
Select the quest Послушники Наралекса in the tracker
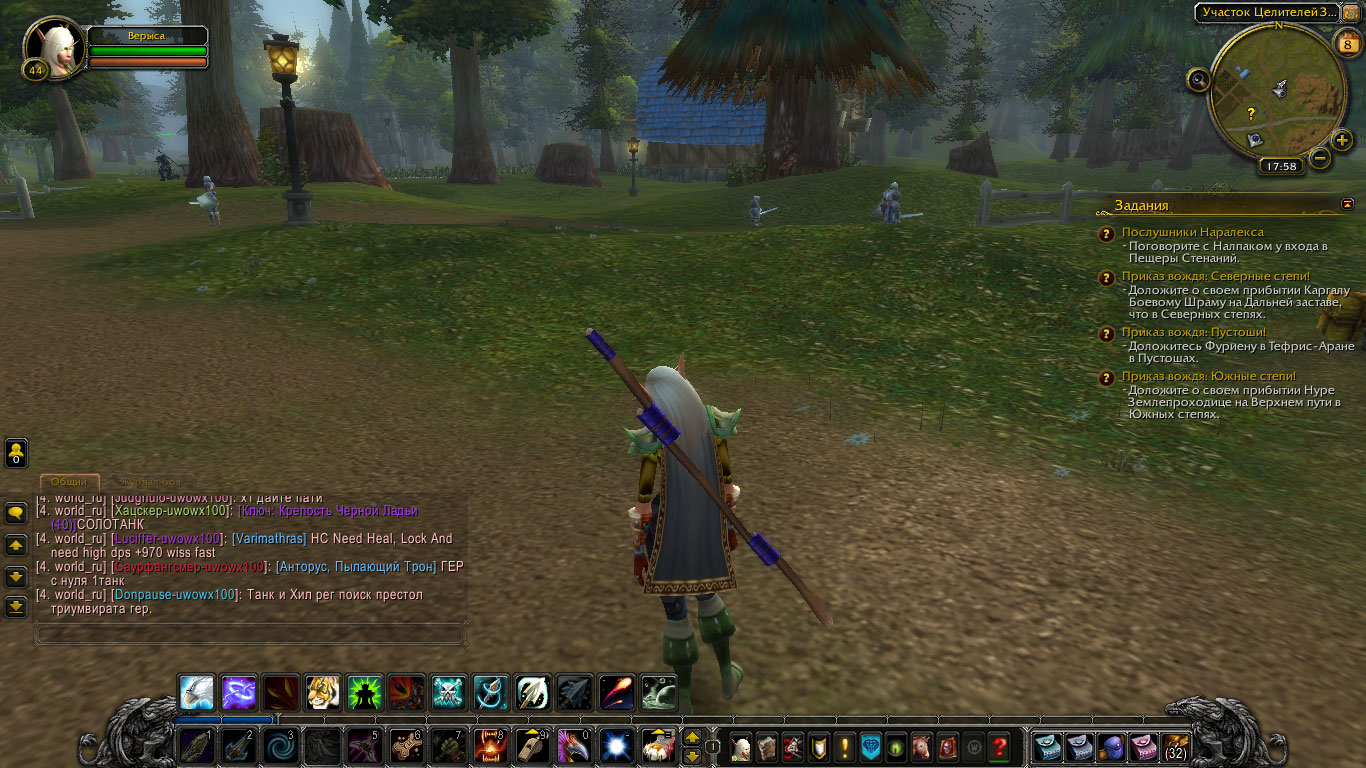[x=1192, y=232]
